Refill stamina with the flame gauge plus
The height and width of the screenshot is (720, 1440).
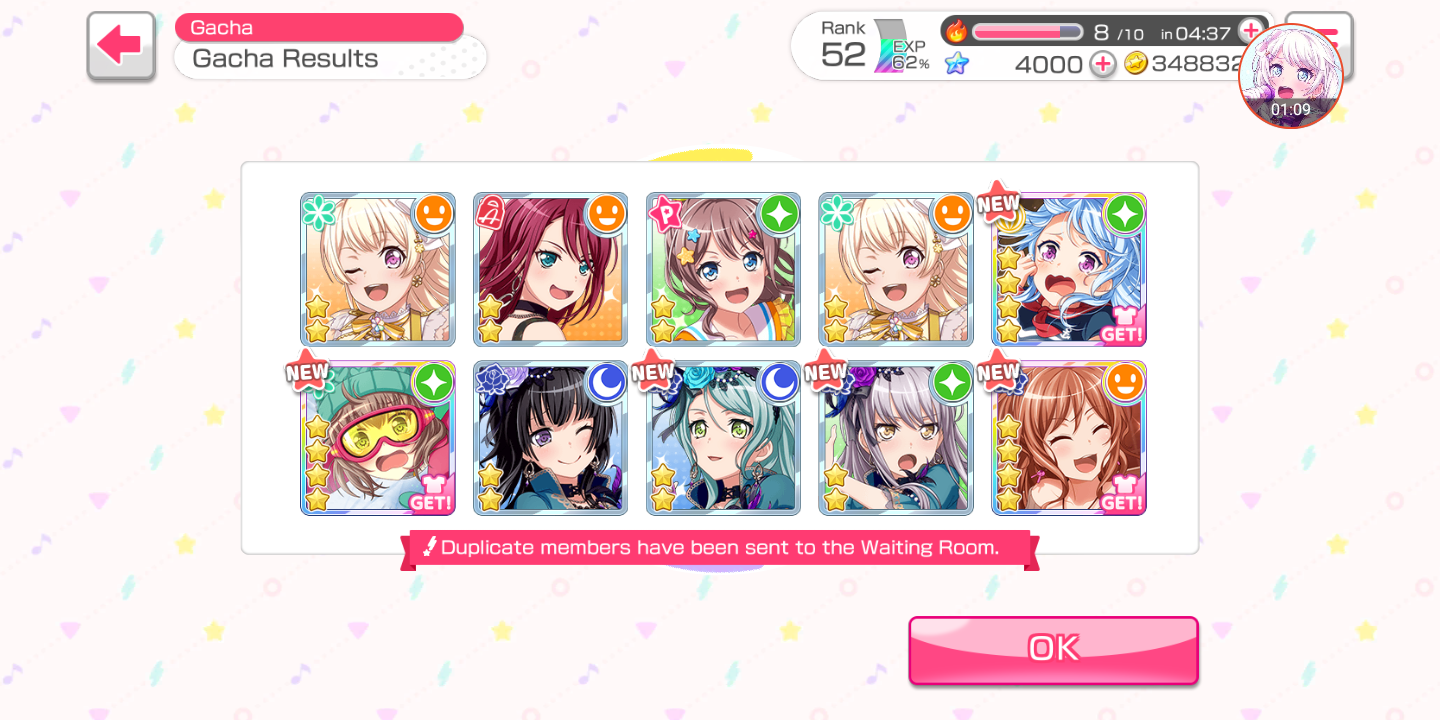[x=1250, y=31]
